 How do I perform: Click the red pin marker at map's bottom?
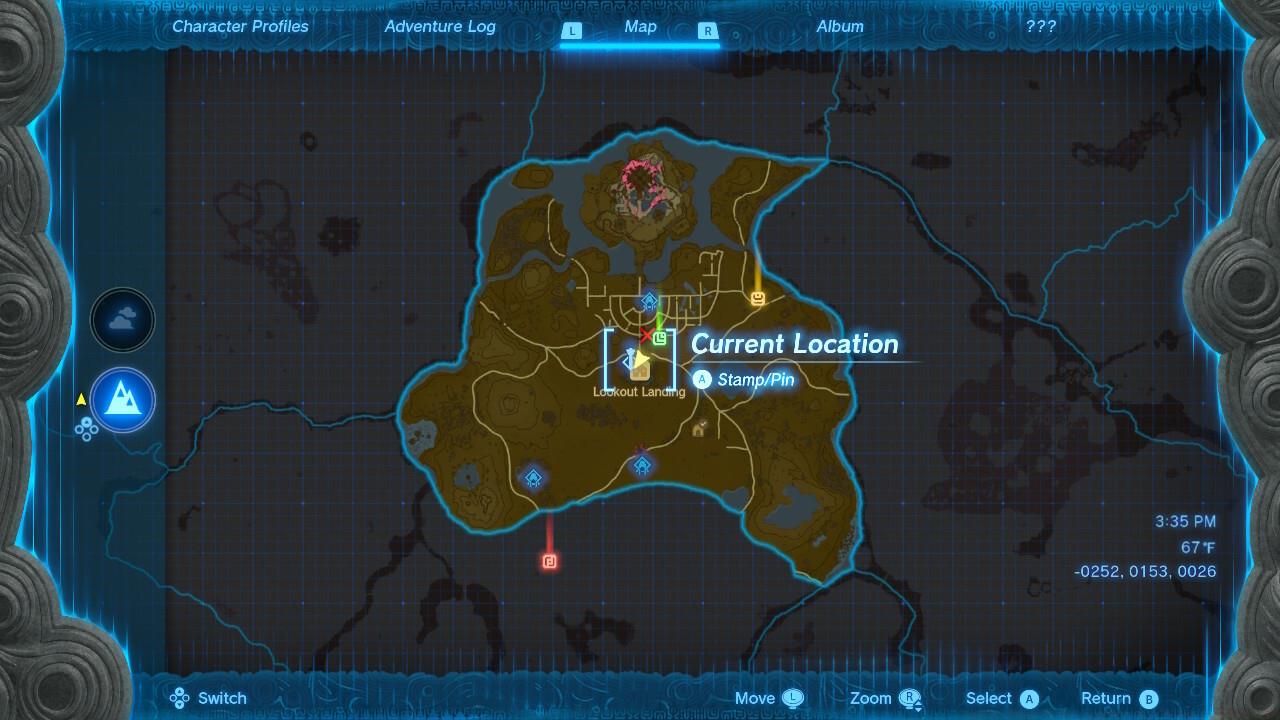click(547, 562)
